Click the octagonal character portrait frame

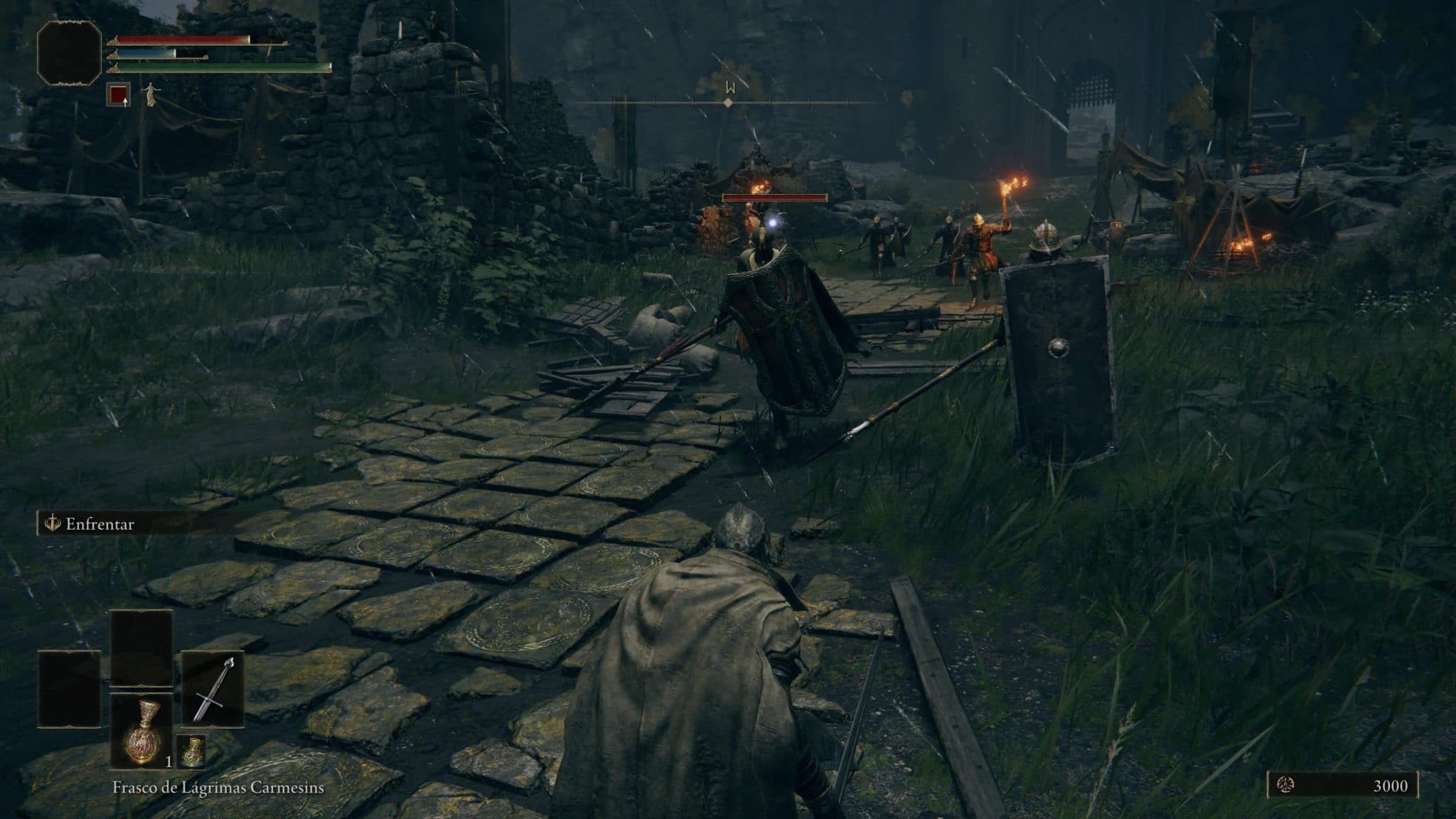tap(69, 53)
